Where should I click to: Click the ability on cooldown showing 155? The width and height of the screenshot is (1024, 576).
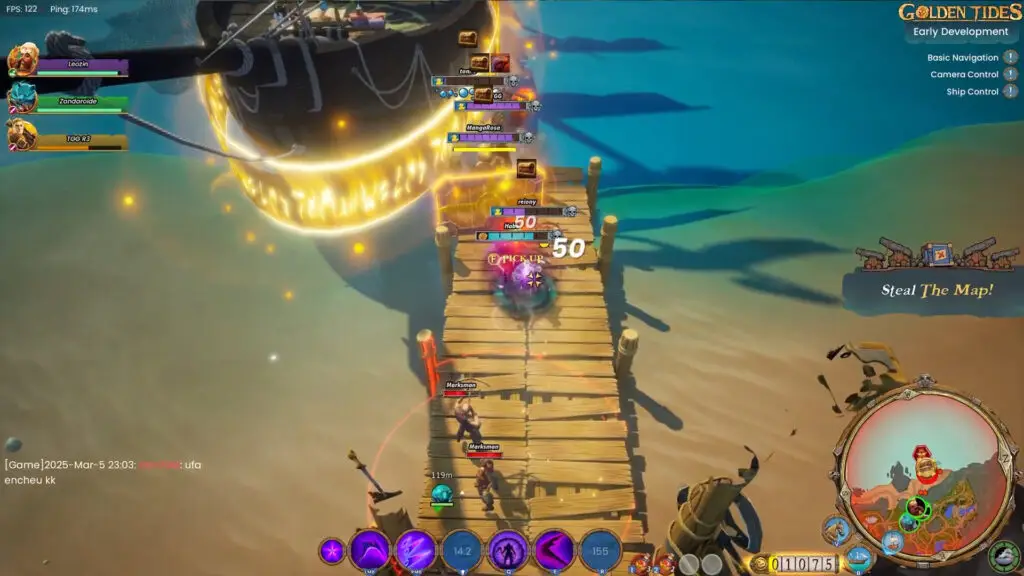[600, 550]
